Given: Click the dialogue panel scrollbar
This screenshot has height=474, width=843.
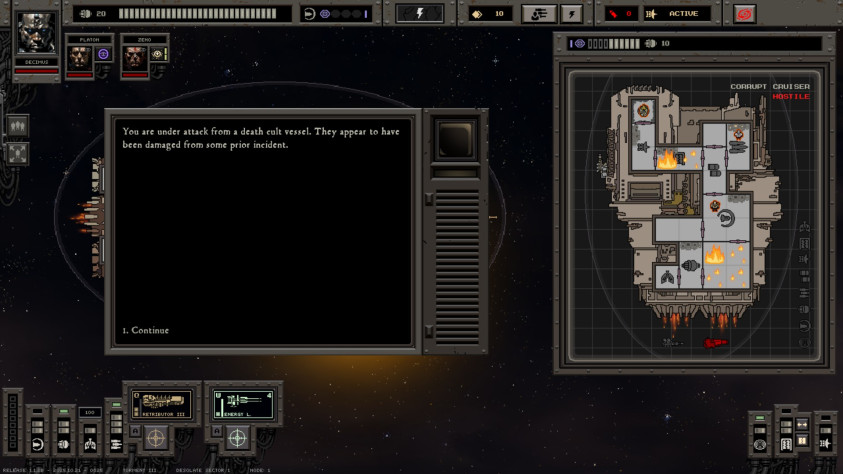Looking at the screenshot, I should click(x=428, y=265).
